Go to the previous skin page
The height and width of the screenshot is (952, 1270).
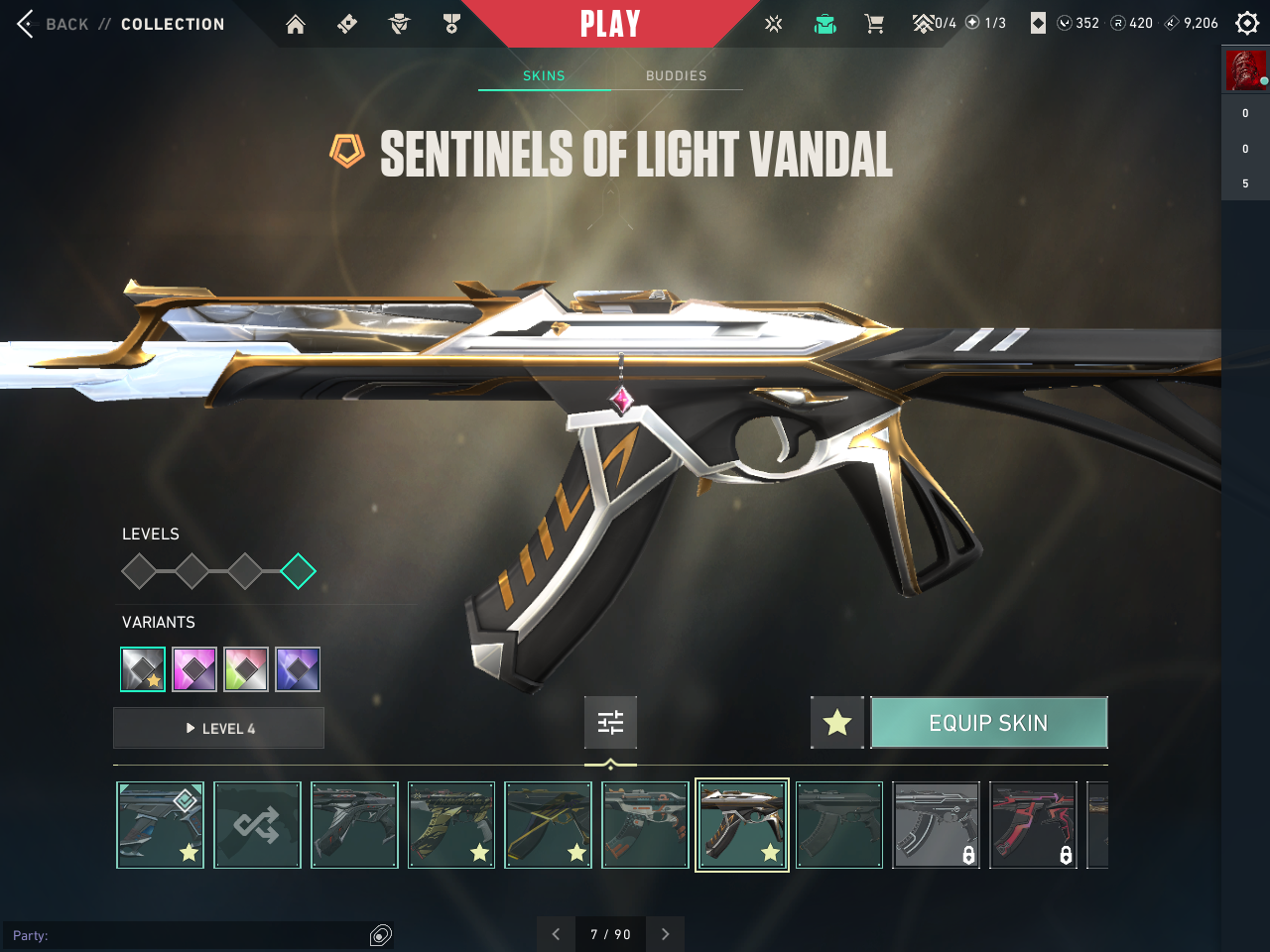pos(556,934)
